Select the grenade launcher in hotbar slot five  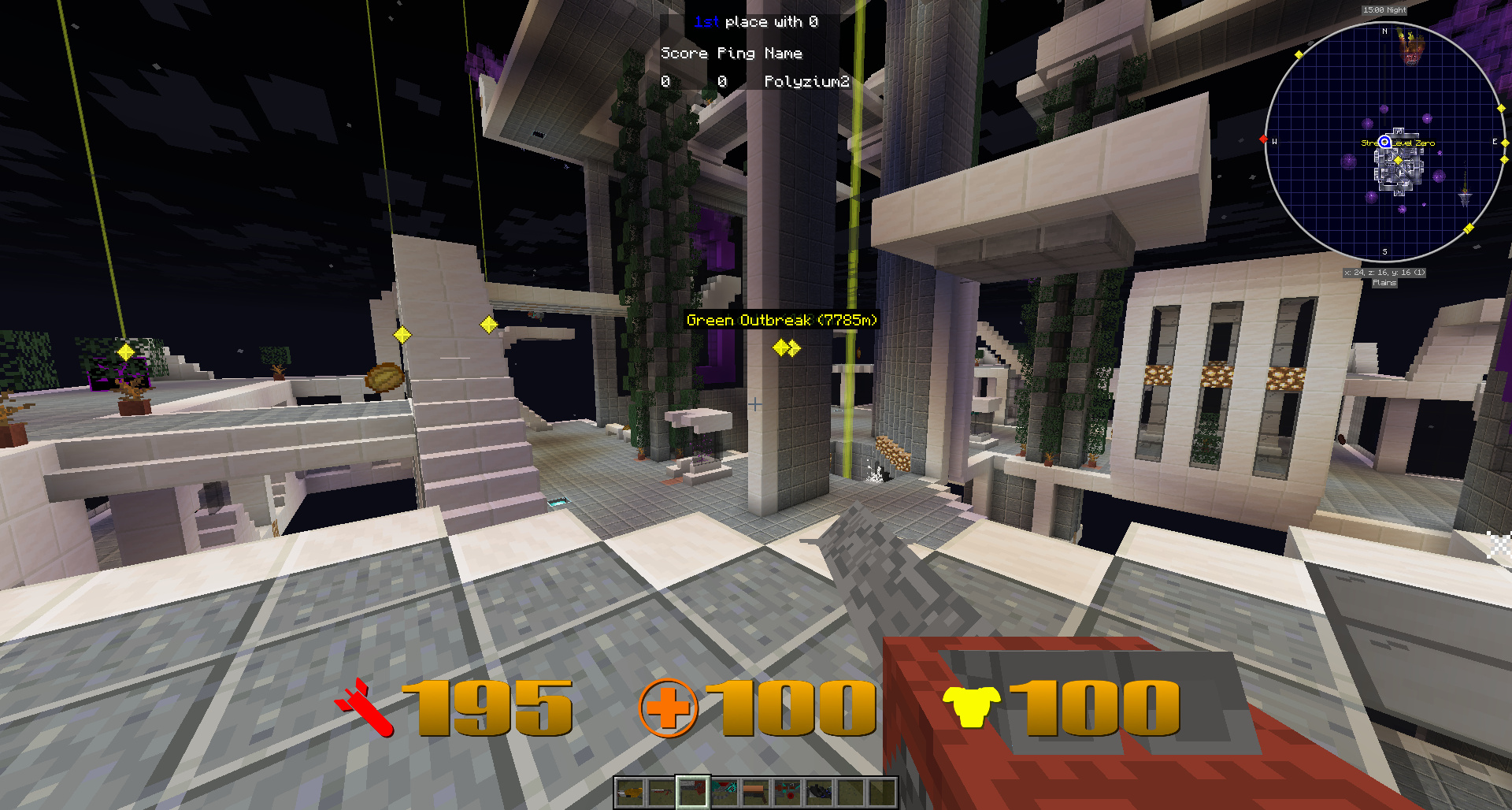757,793
